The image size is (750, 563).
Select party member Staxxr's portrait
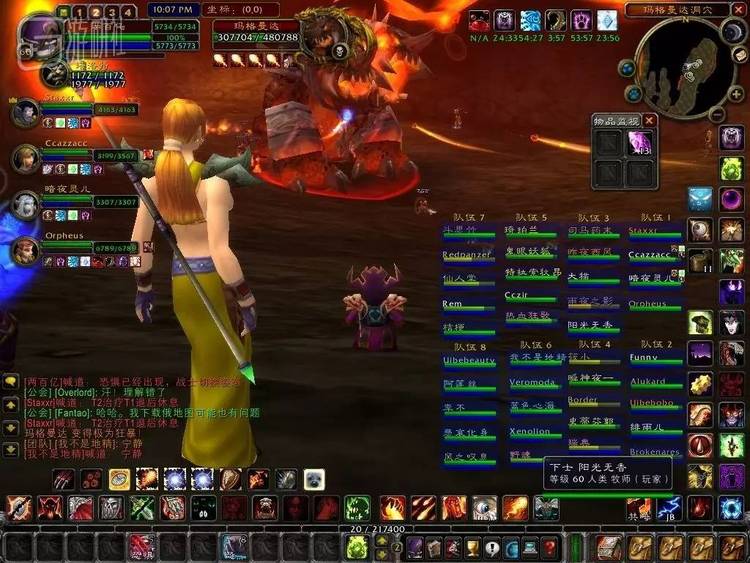pos(26,111)
